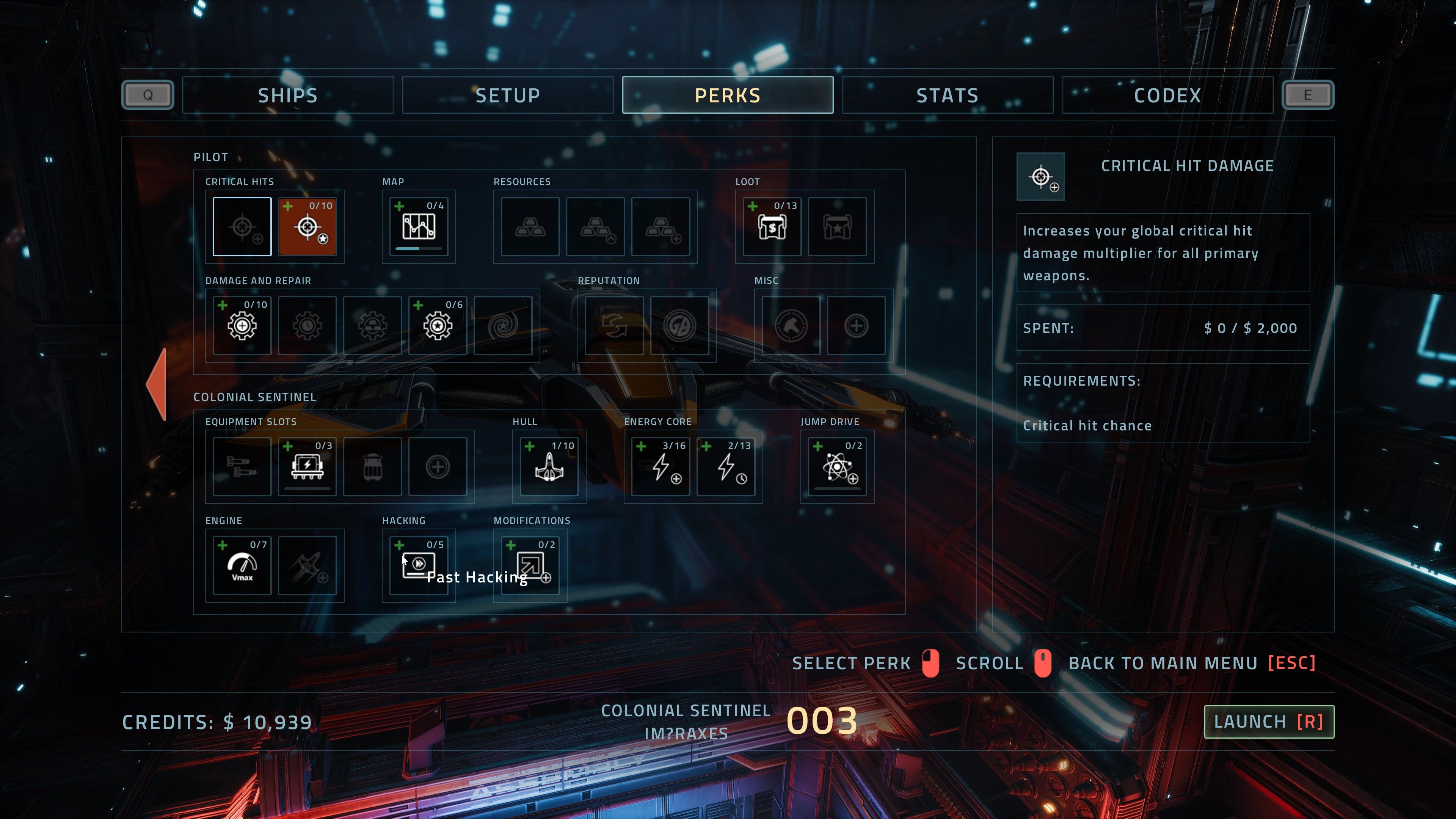Image resolution: width=1456 pixels, height=819 pixels.
Task: Click the orange left arrow beside perks panel
Action: click(157, 384)
